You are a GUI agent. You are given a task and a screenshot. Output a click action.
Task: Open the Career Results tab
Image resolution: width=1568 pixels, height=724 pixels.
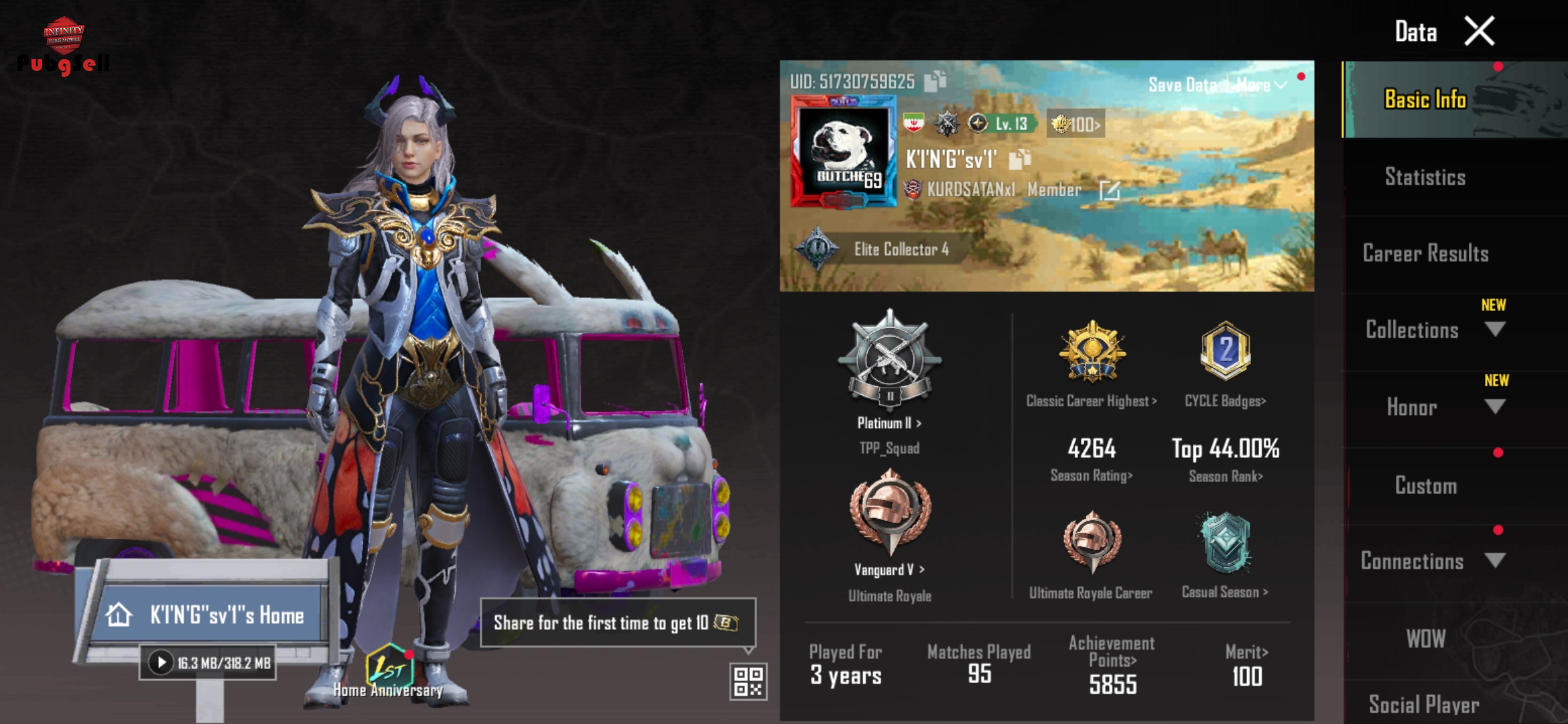pyautogui.click(x=1425, y=253)
